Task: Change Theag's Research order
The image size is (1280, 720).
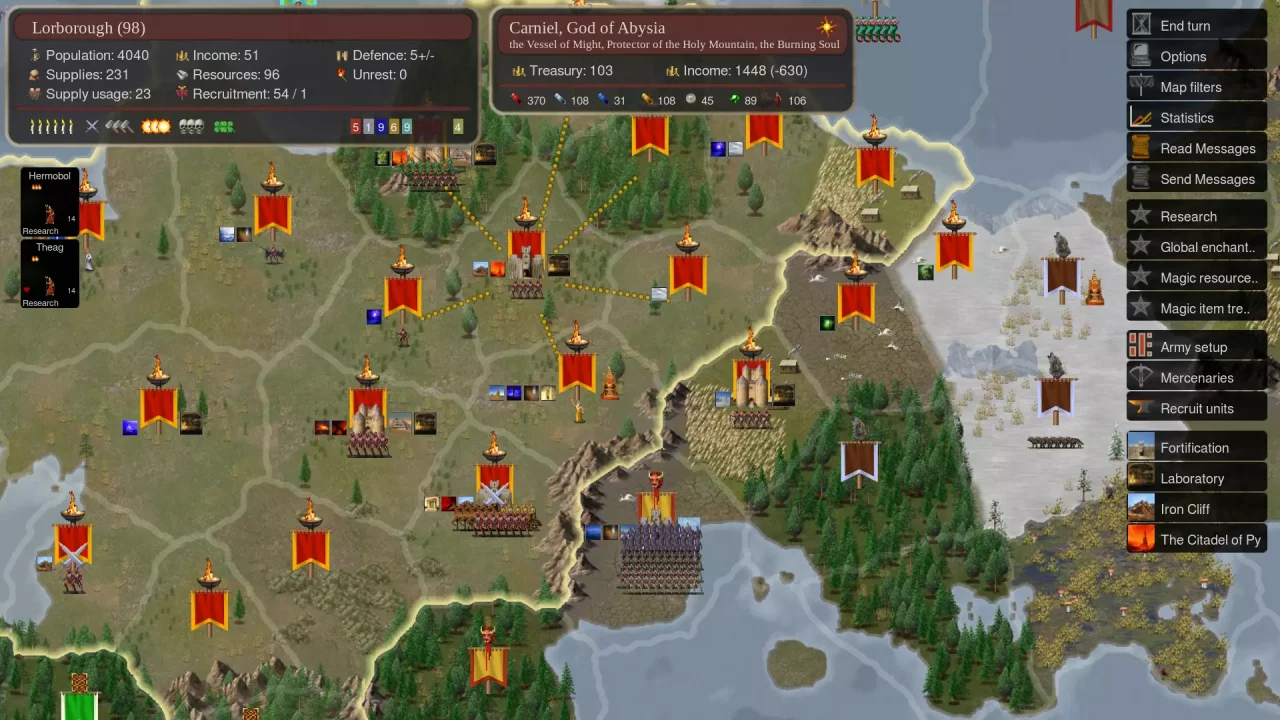Action: click(x=40, y=302)
